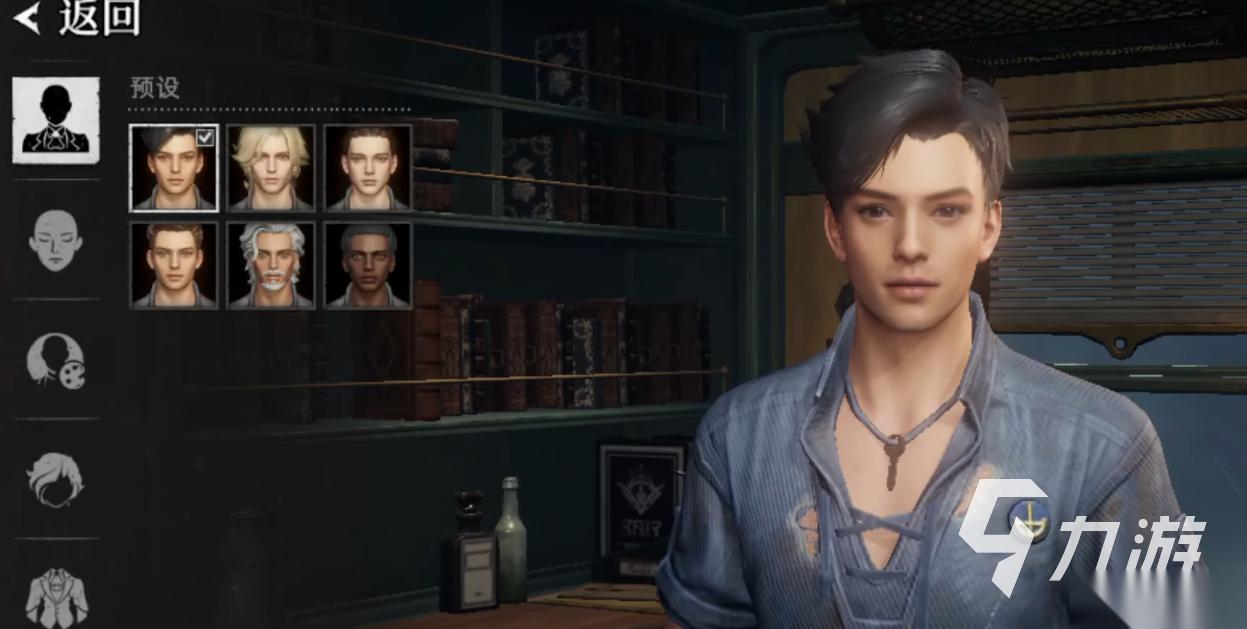
Task: Pick the short brown hair preset in top row
Action: (368, 167)
